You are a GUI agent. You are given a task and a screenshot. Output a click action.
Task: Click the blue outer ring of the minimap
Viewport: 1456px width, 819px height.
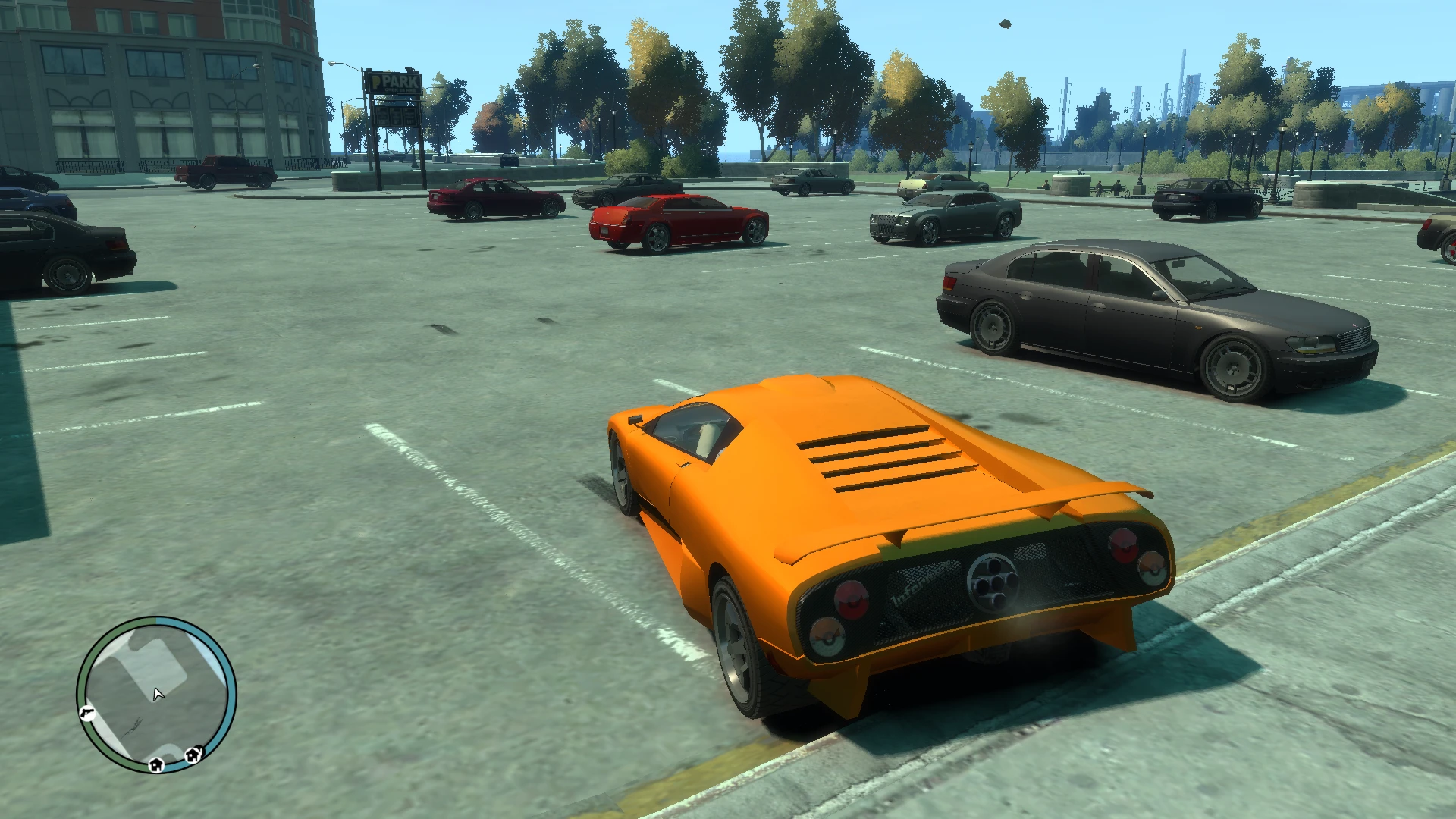(229, 679)
